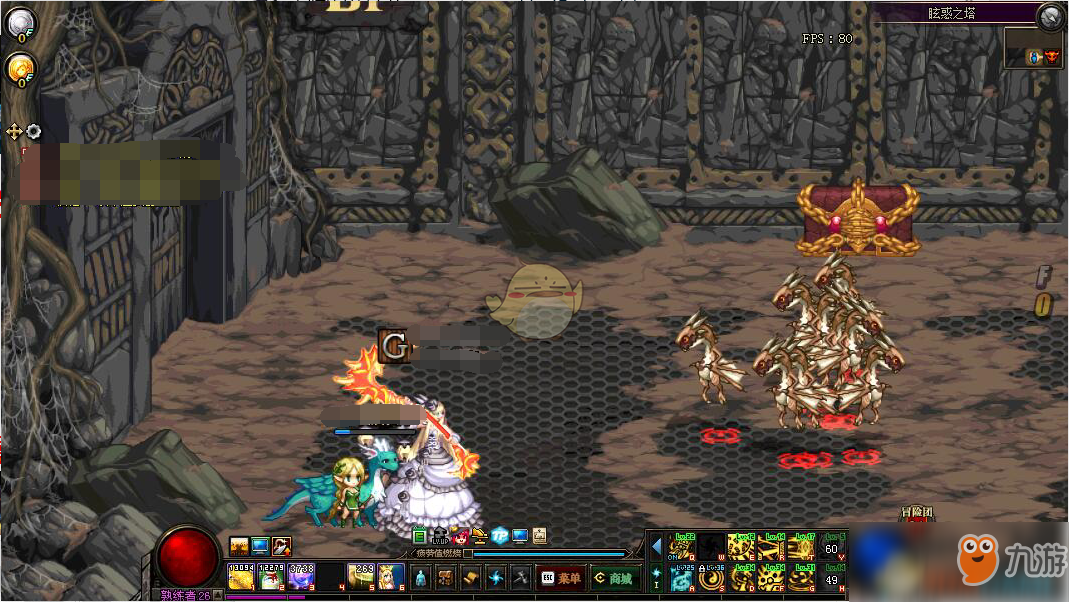Open the quest scroll icon
The width and height of the screenshot is (1069, 602).
[x=471, y=578]
